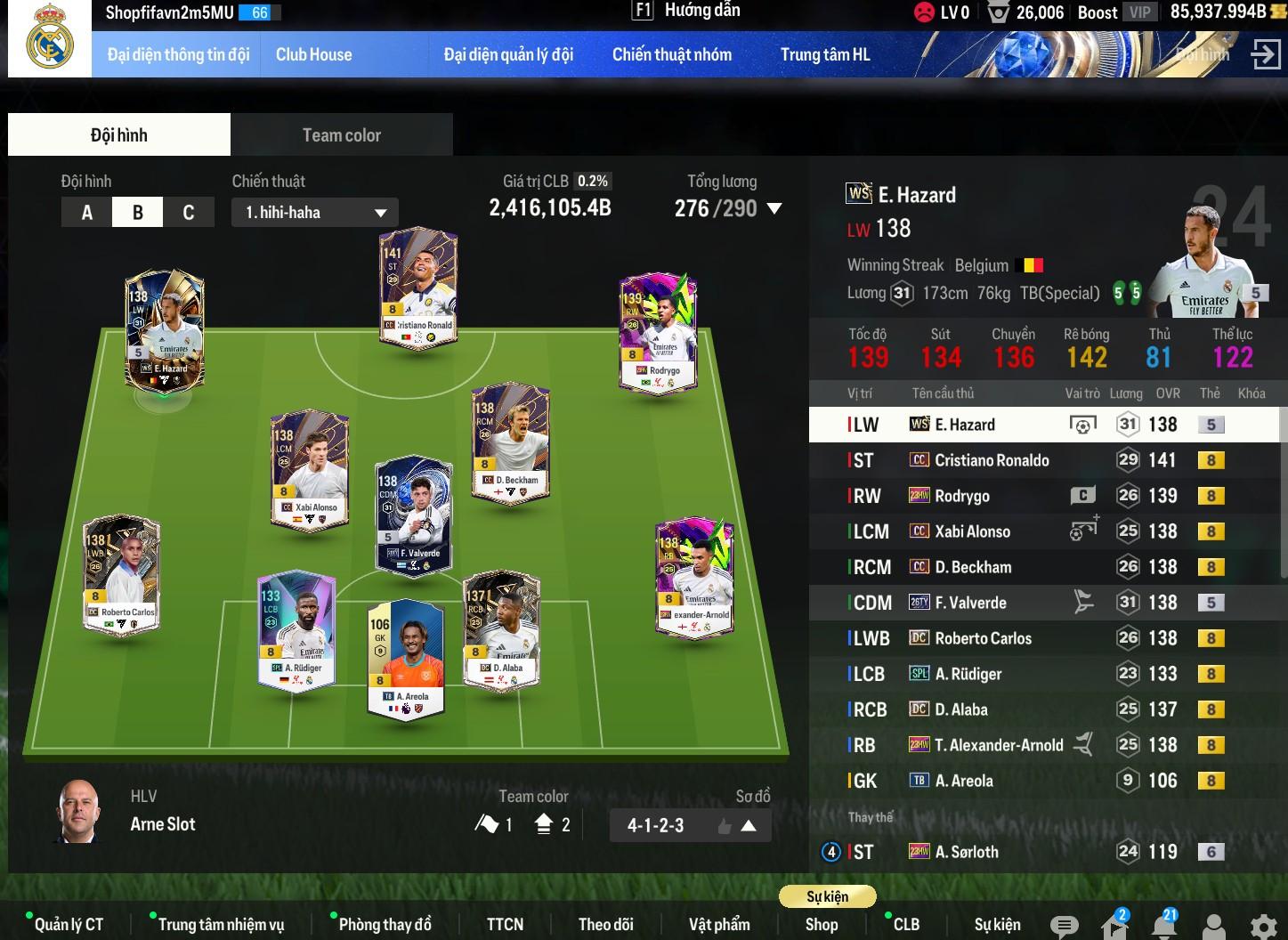Select Cristiano Ronaldo's card on the pitch

[417, 289]
